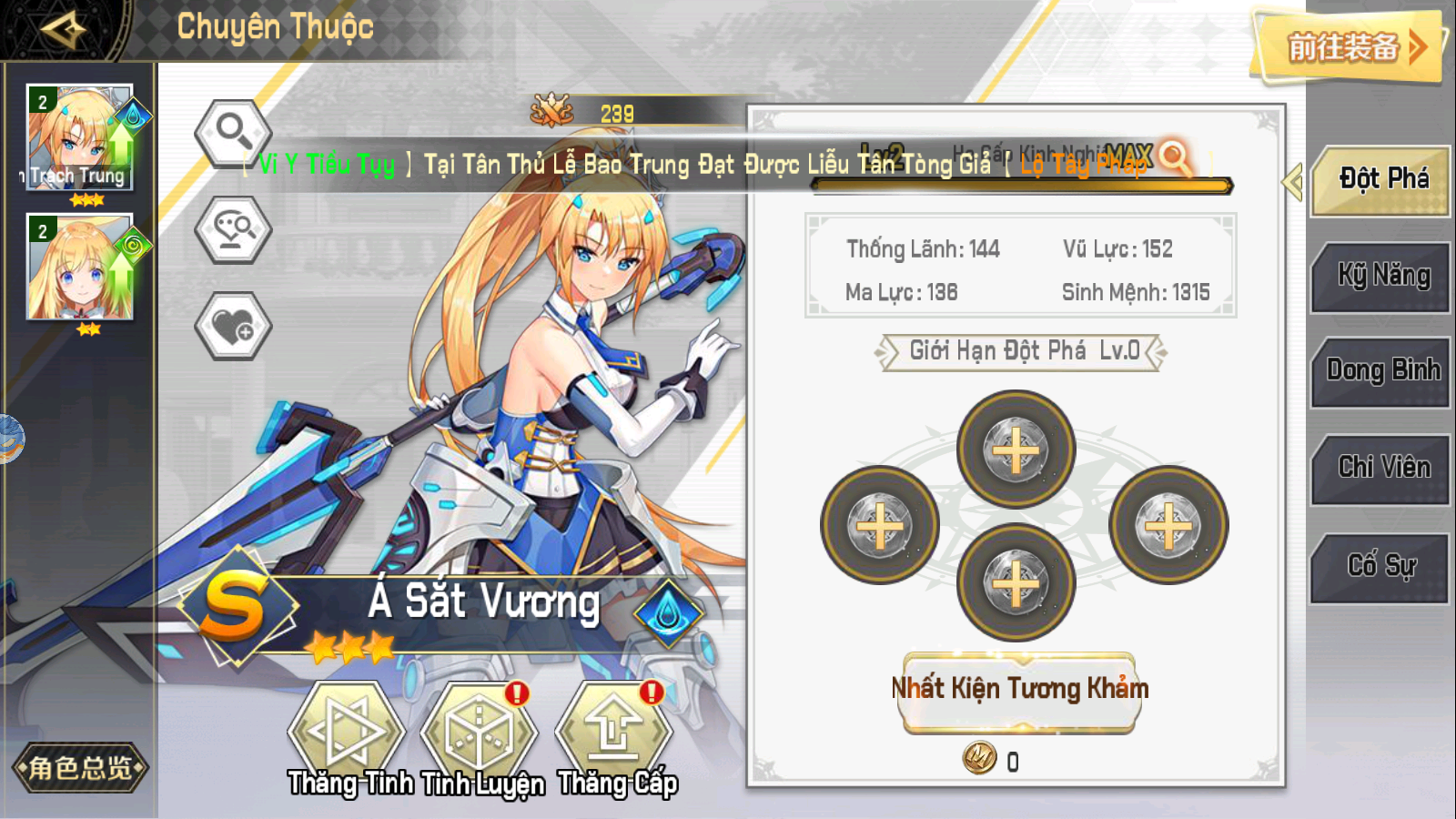Click the arrow left of Đột Phá
Screen dimensions: 1456x819
[1292, 182]
